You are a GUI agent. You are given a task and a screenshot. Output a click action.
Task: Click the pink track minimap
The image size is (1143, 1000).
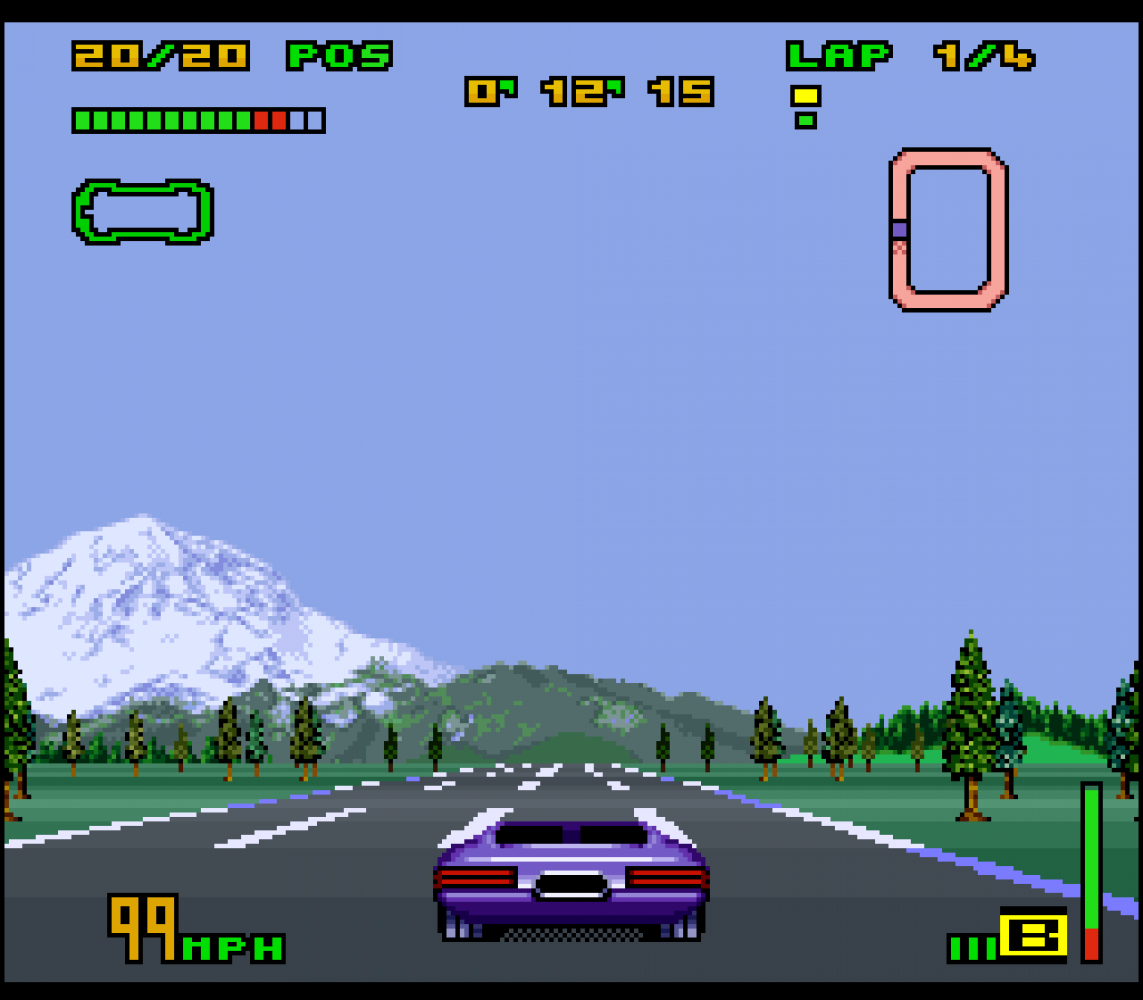[x=948, y=229]
